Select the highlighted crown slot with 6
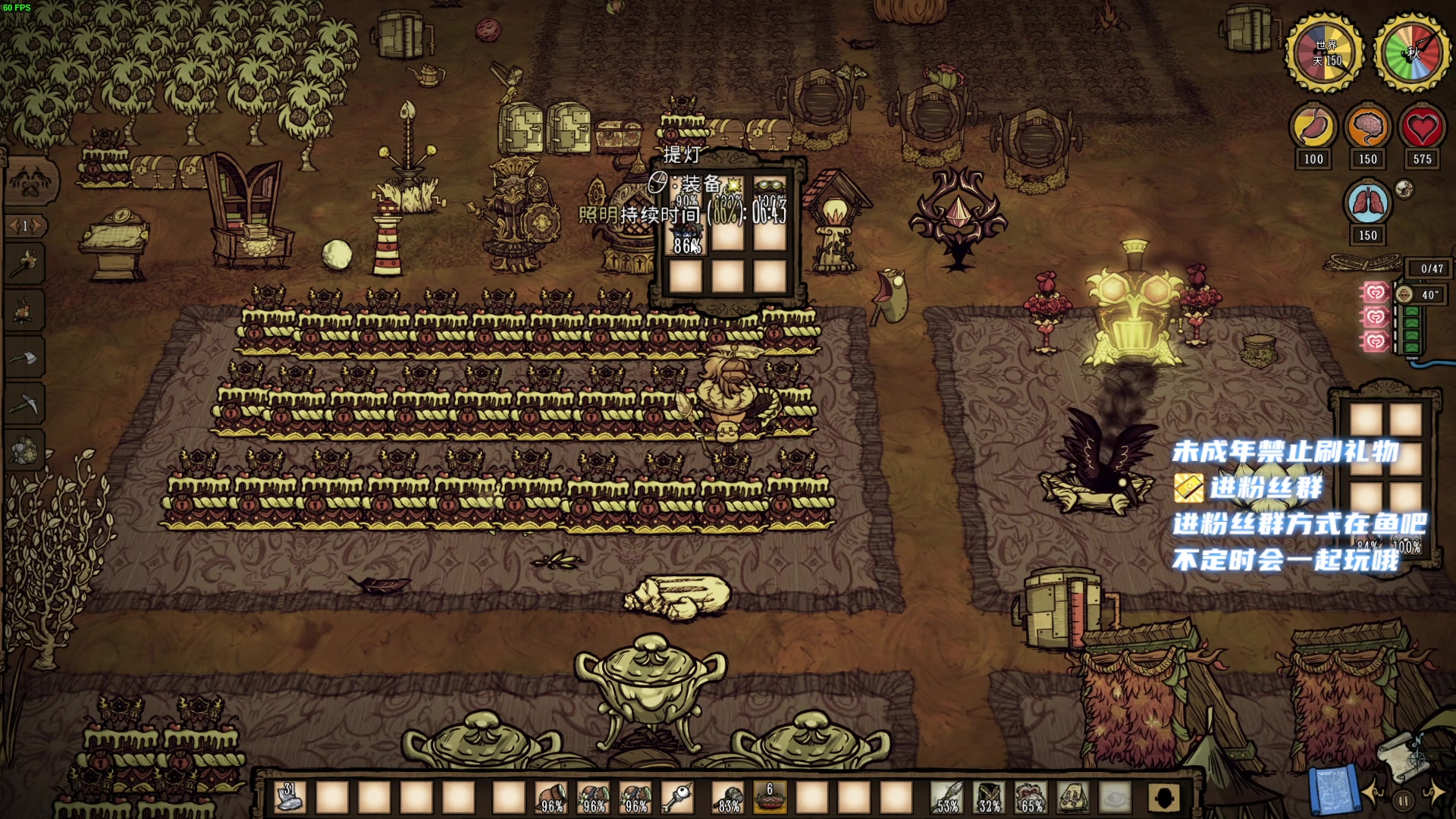The image size is (1456, 819). point(770,798)
